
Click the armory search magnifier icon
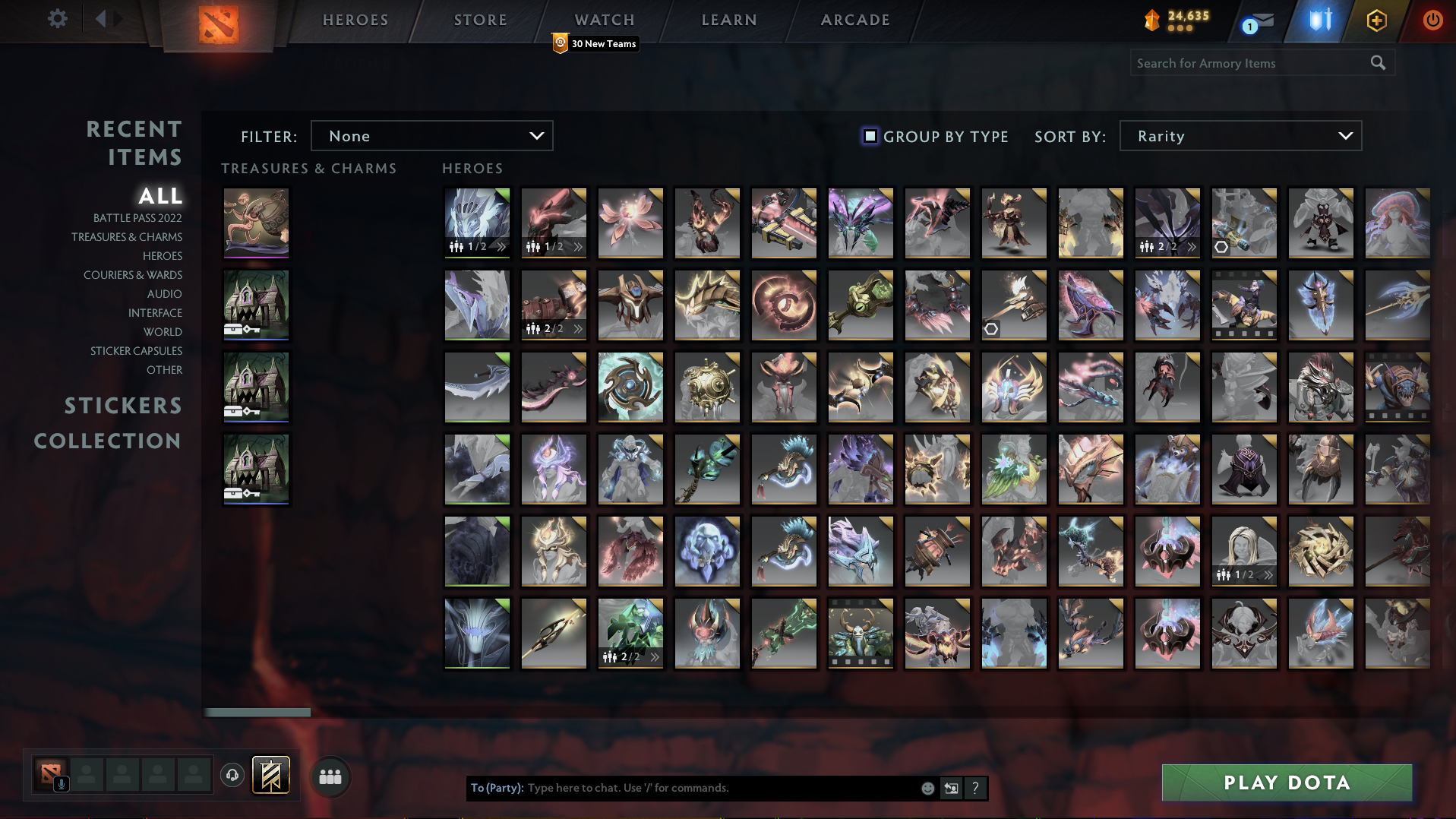(x=1378, y=62)
